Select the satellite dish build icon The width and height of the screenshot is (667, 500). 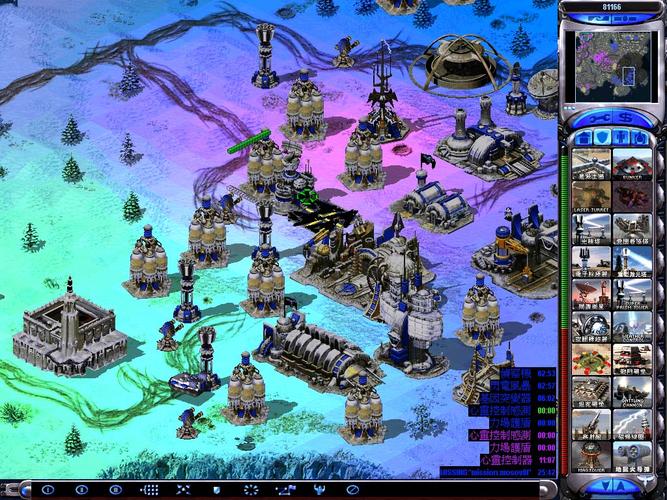[x=592, y=296]
